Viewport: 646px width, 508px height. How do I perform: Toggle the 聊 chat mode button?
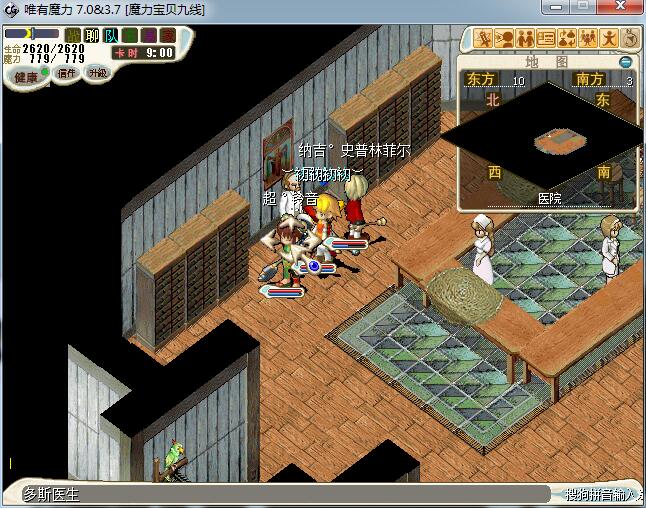point(92,36)
